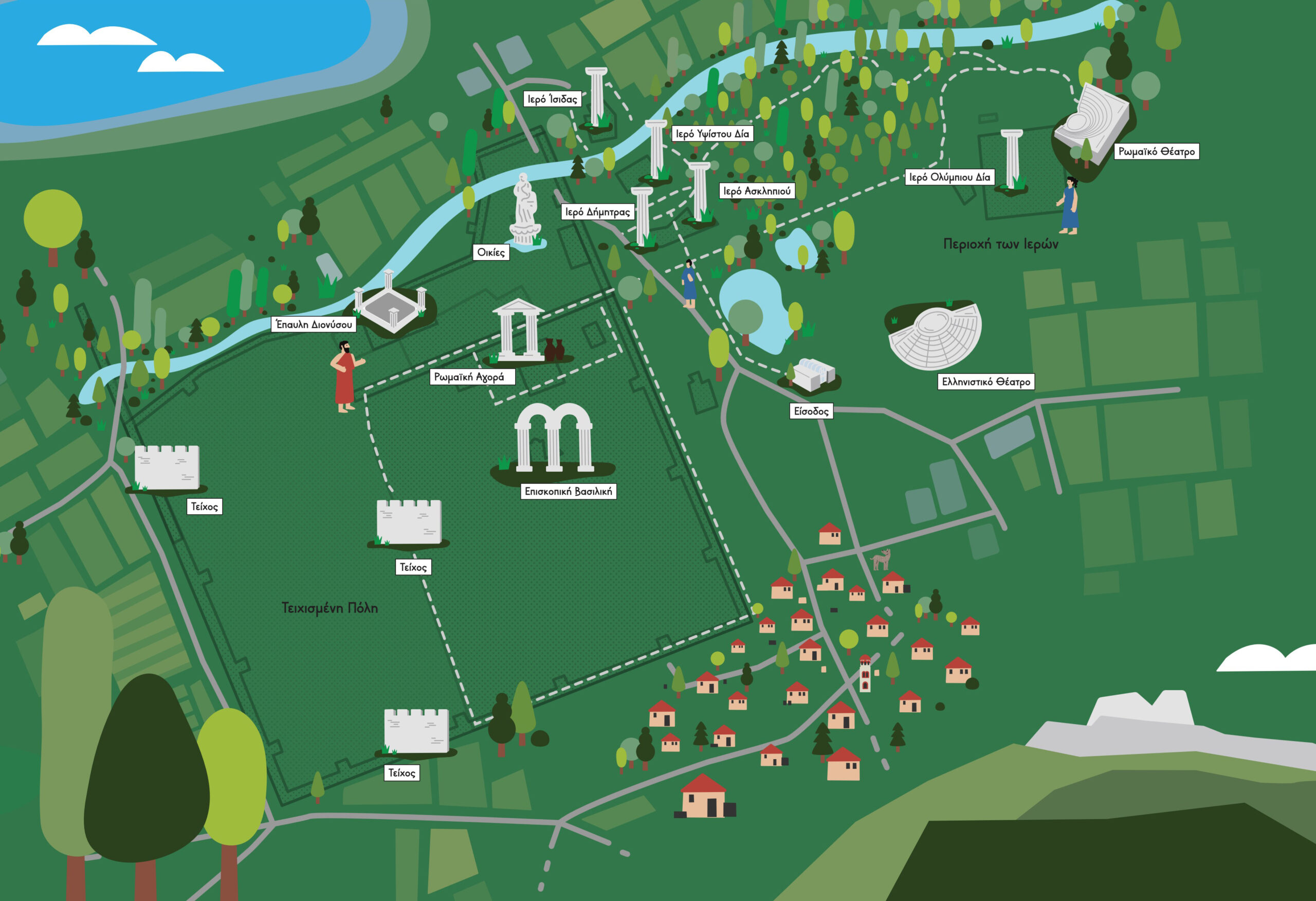This screenshot has width=1316, height=901.
Task: Choose the Οικίες label
Action: (x=491, y=252)
